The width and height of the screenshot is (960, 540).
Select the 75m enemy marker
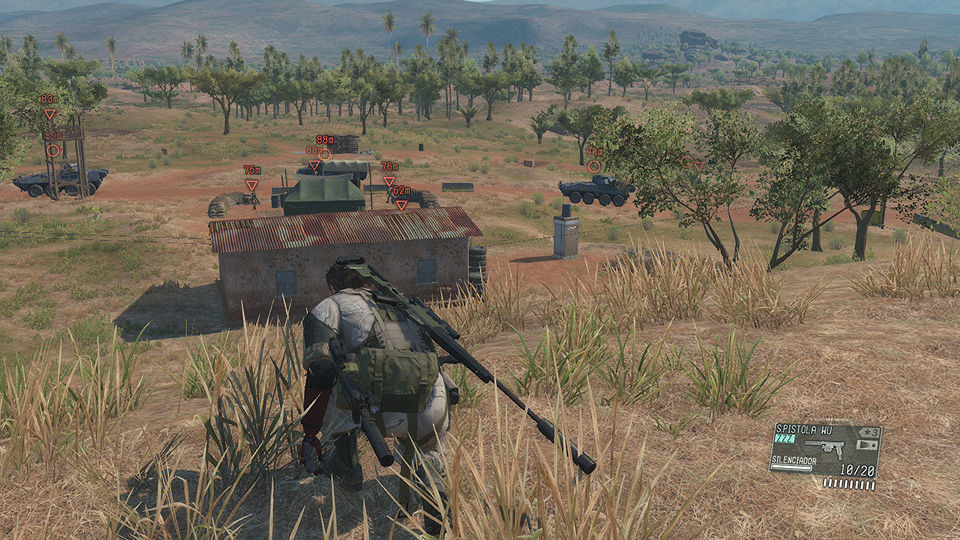pos(252,184)
